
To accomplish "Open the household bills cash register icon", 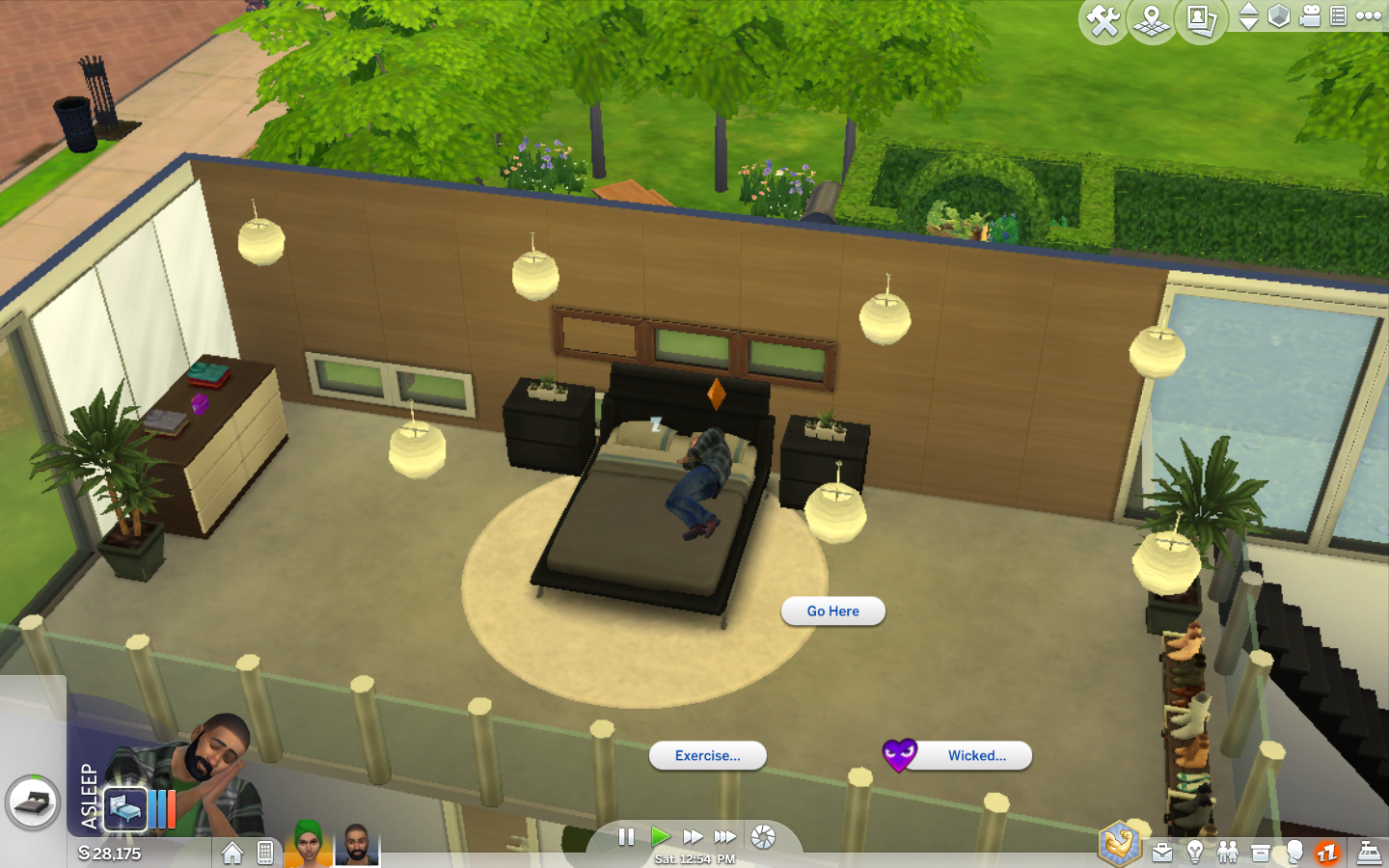I will [x=1371, y=851].
